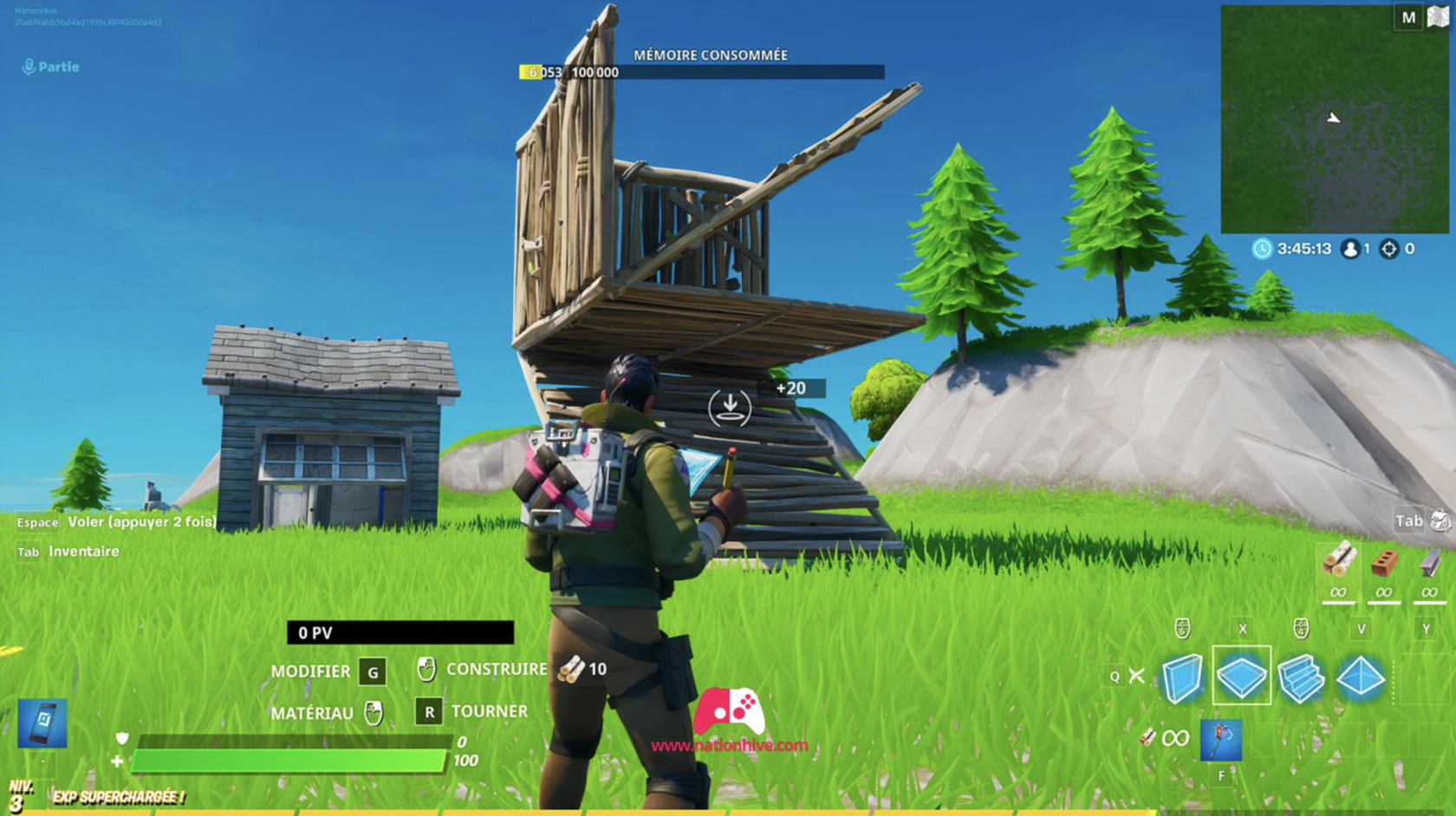This screenshot has width=1456, height=816.
Task: Toggle floor selection with the X key button
Action: 1243,629
